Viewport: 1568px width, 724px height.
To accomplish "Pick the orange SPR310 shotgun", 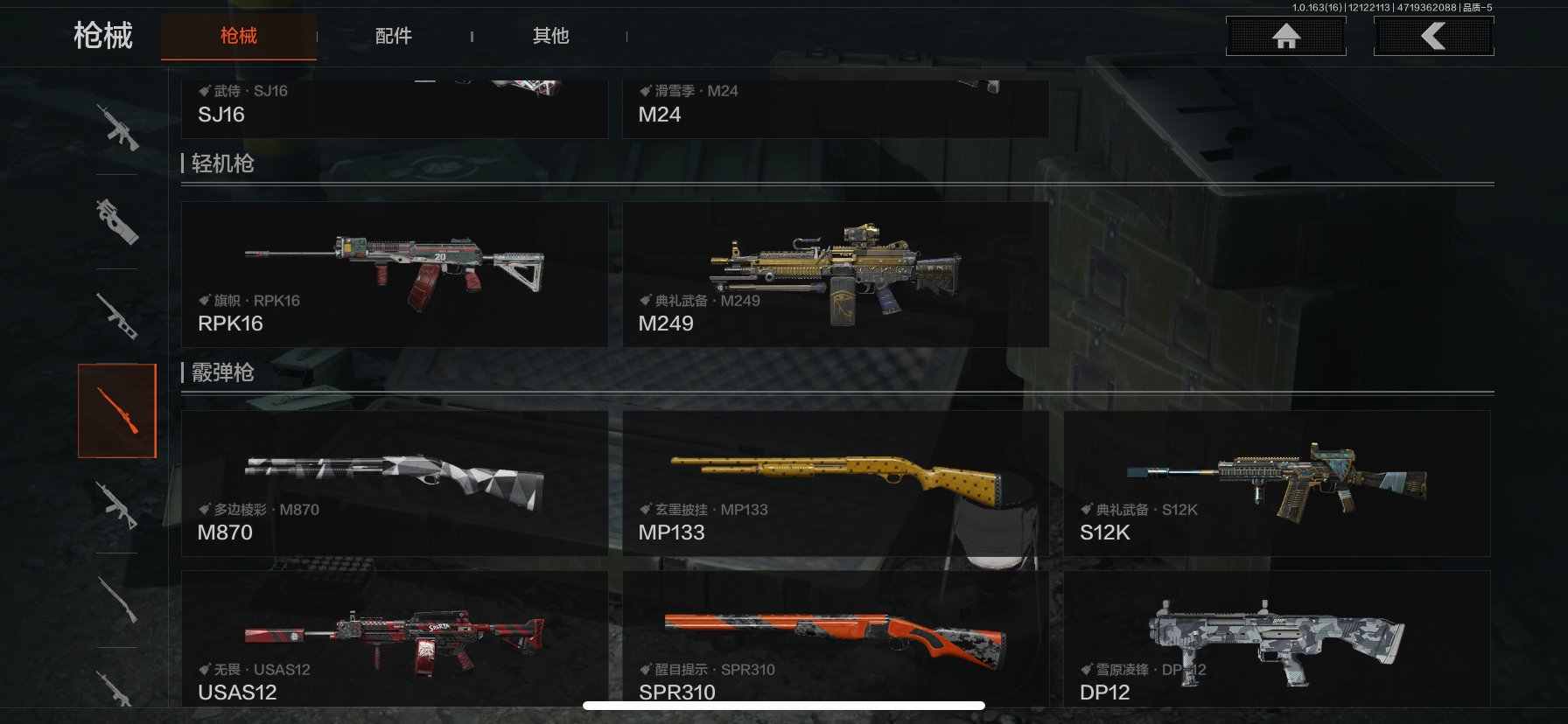I will [835, 640].
